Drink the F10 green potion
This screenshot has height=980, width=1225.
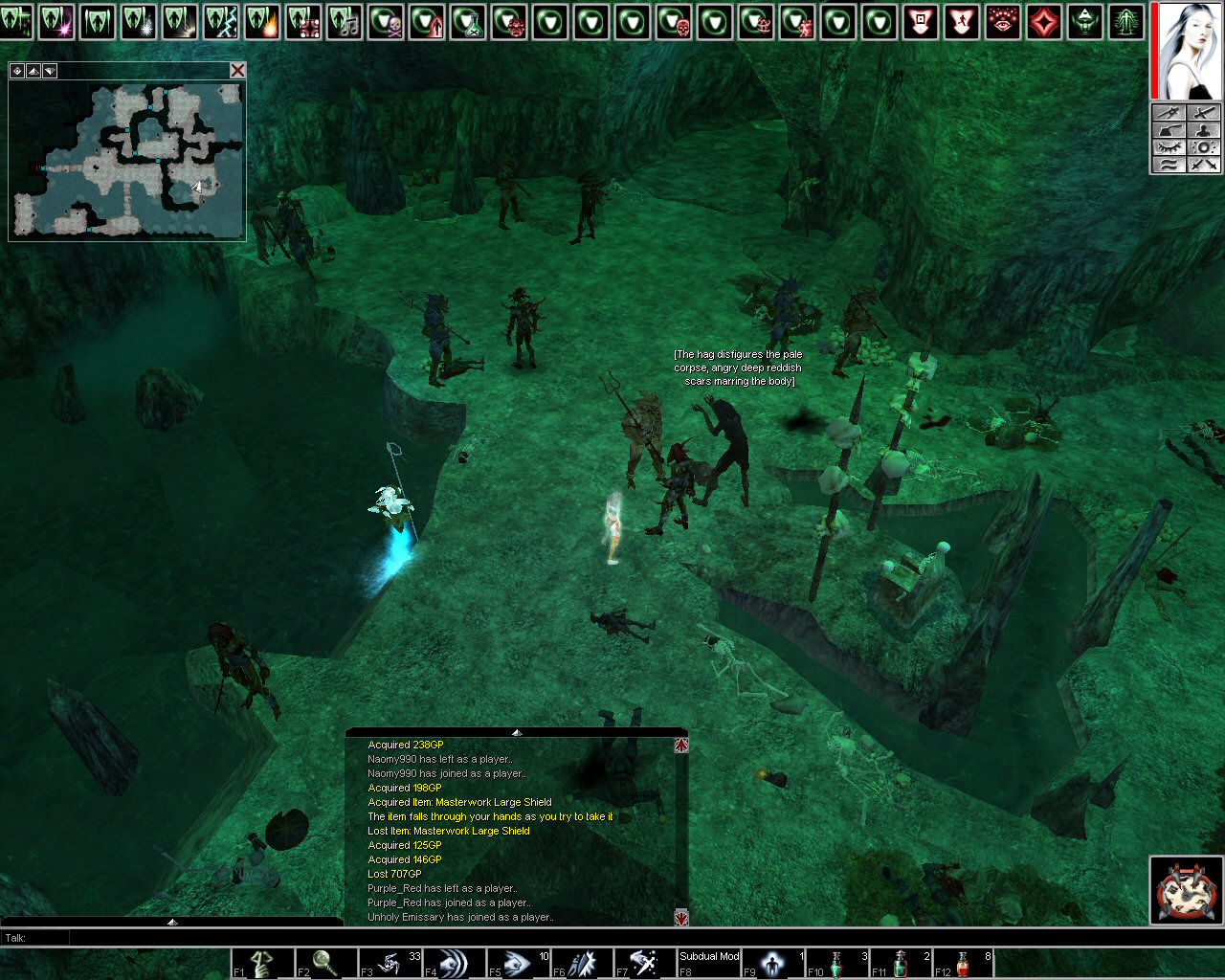pos(836,963)
